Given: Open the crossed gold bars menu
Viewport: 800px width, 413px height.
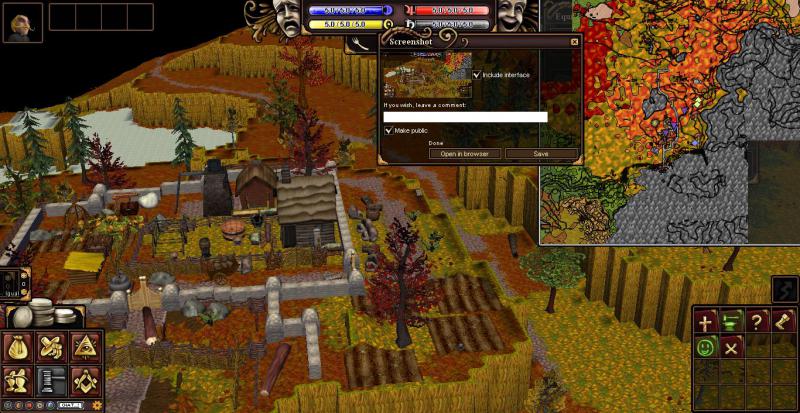Looking at the screenshot, I should click(x=52, y=347).
